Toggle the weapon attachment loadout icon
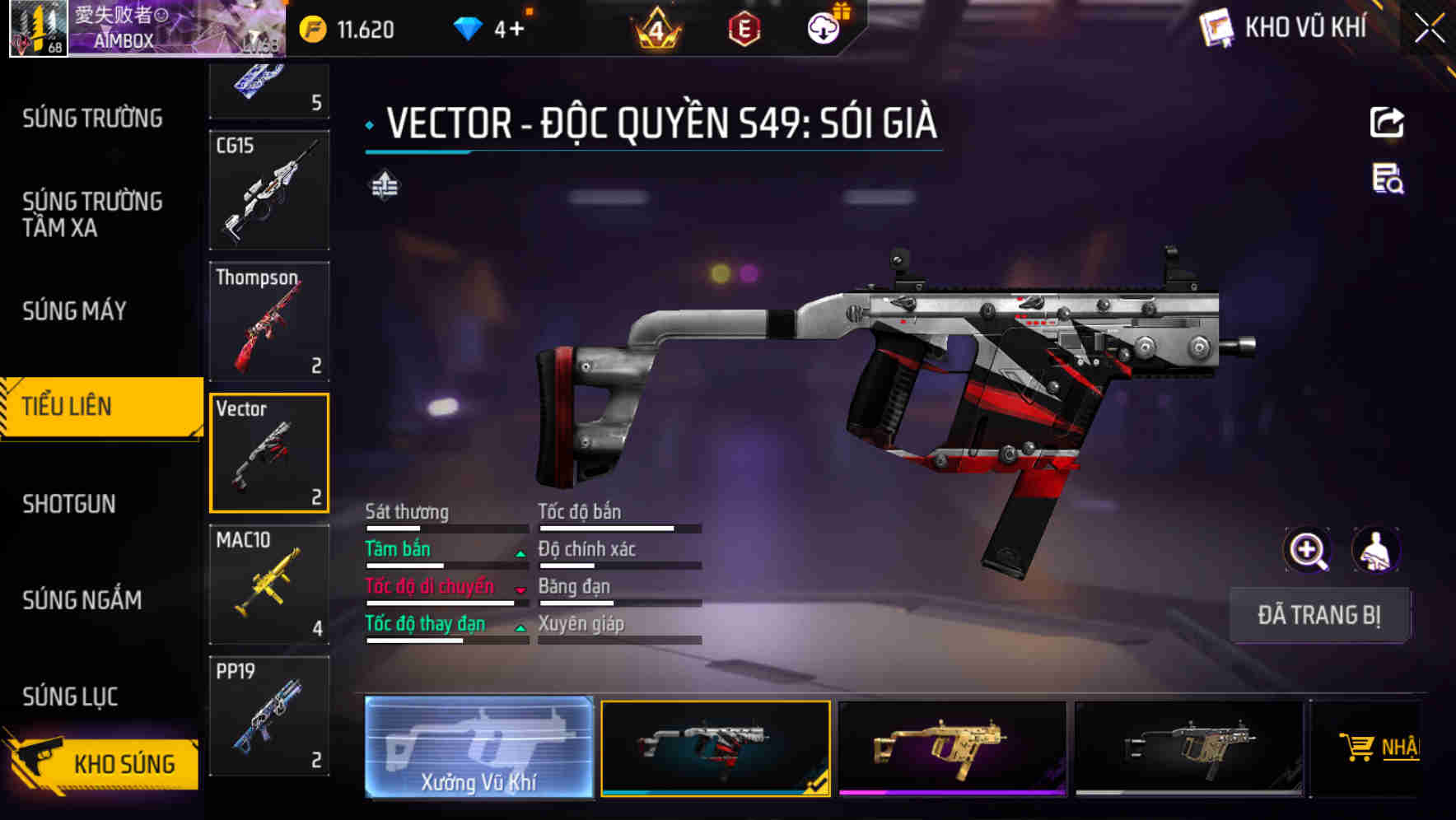 tap(383, 185)
